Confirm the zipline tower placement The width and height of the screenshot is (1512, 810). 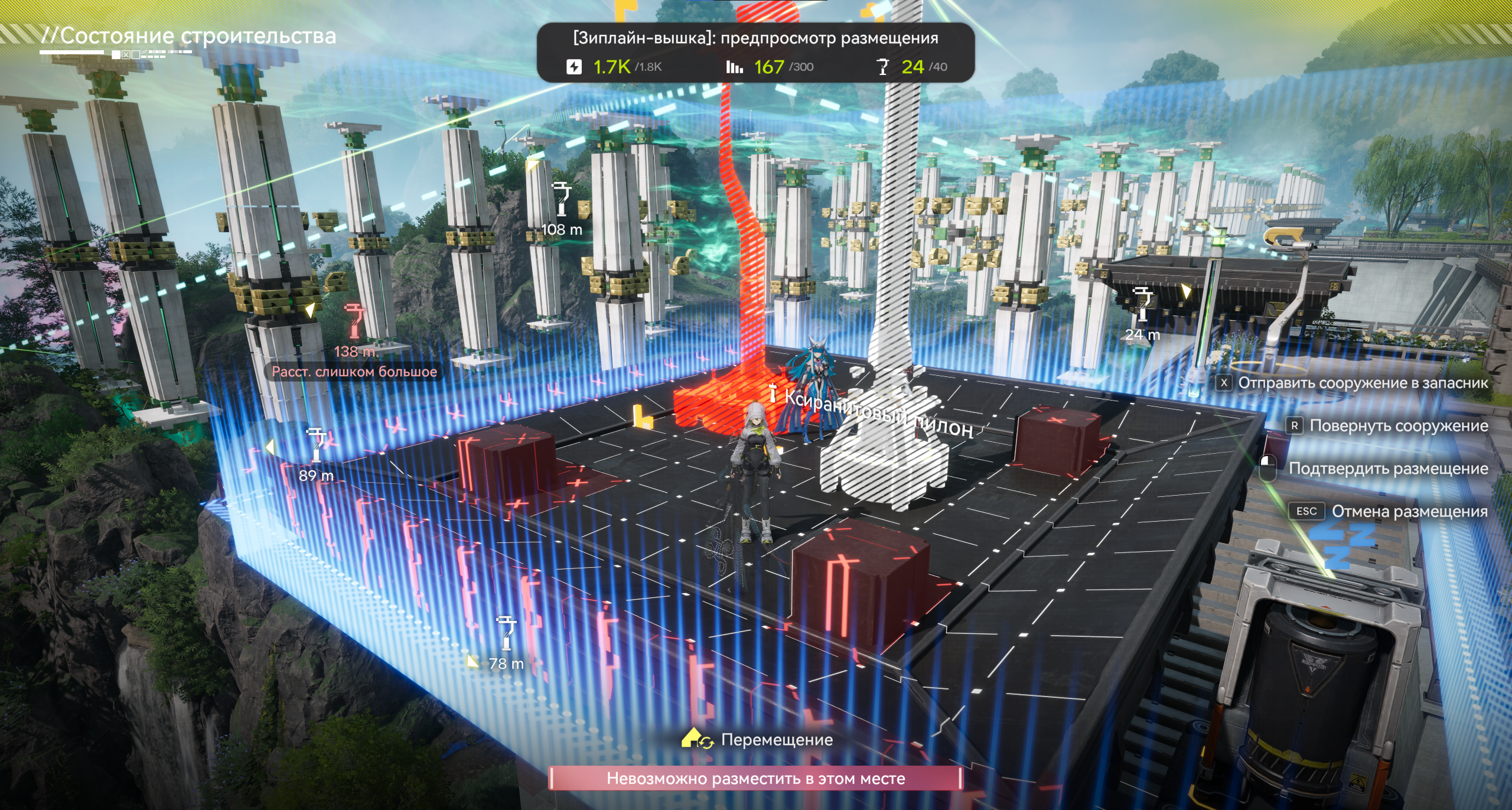coord(1387,469)
